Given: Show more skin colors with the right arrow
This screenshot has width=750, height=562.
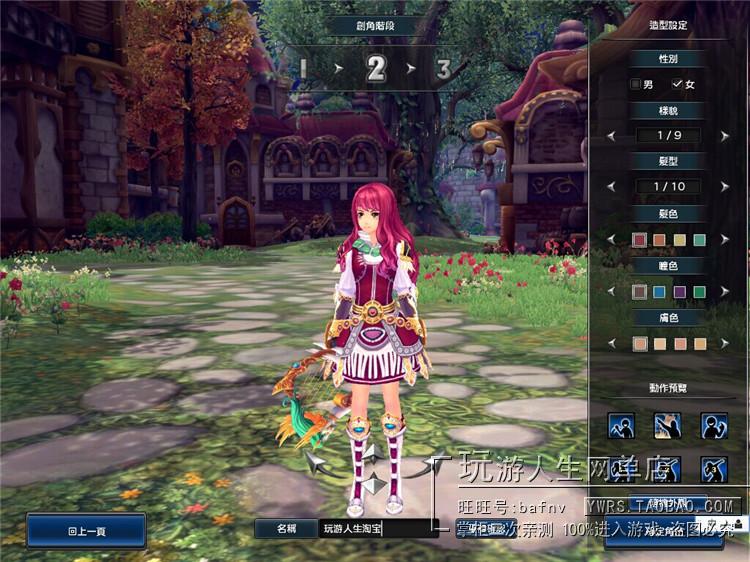Looking at the screenshot, I should click(726, 344).
